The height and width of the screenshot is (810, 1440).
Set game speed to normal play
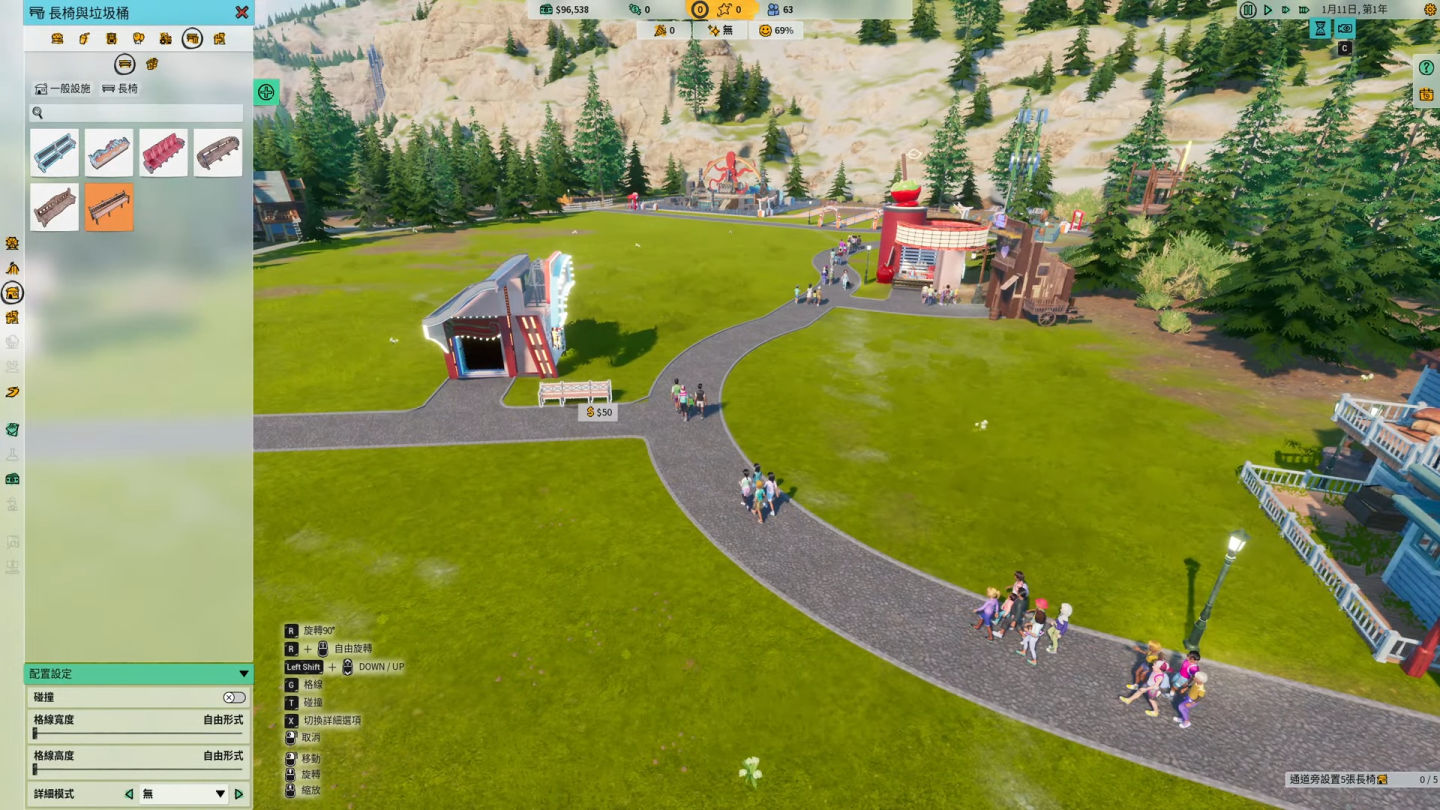pos(1268,10)
